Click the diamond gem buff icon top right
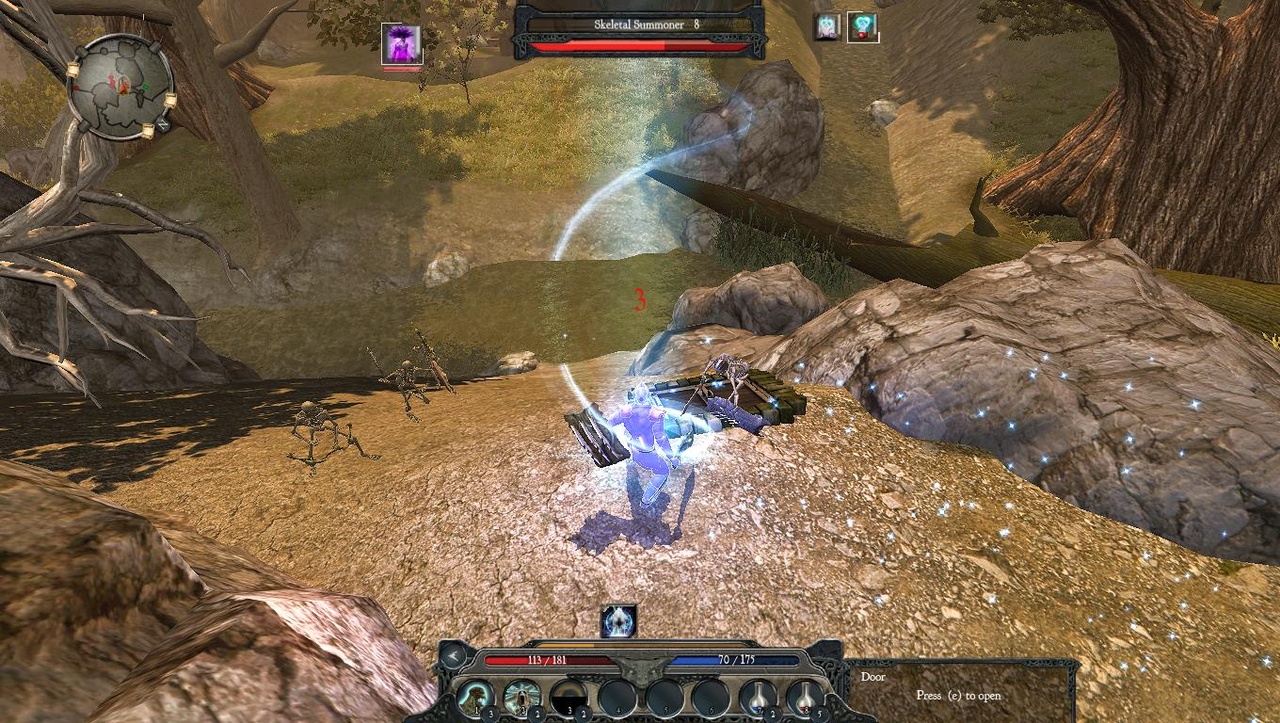This screenshot has height=723, width=1280. [x=861, y=28]
